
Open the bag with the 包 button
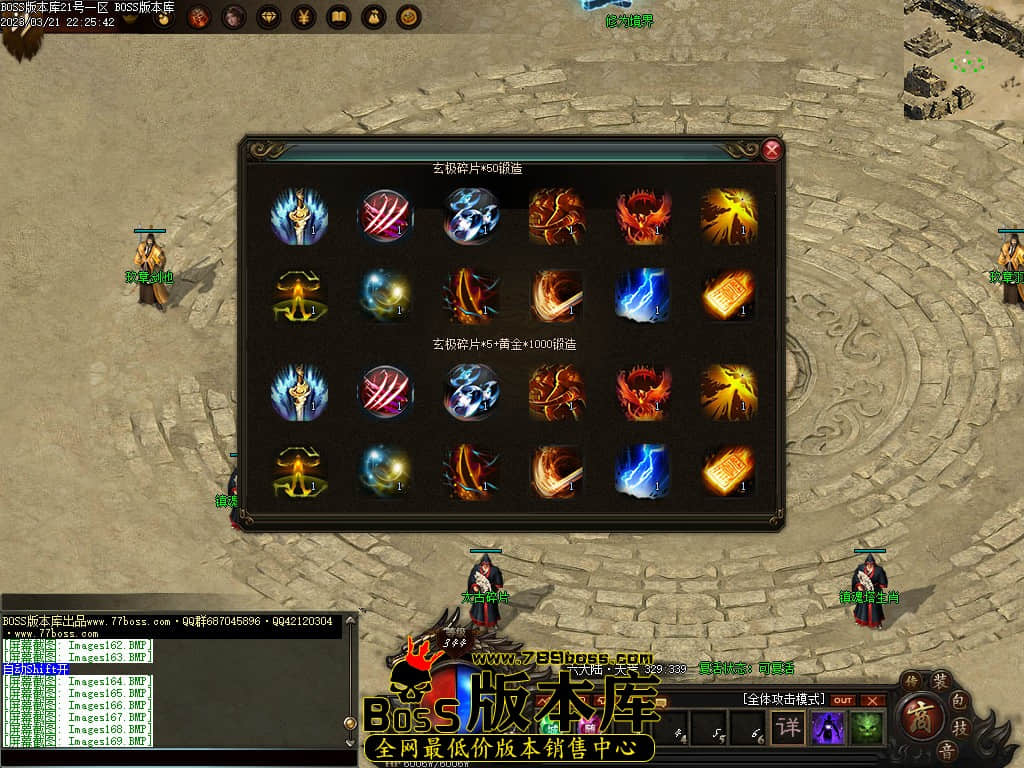pyautogui.click(x=957, y=699)
